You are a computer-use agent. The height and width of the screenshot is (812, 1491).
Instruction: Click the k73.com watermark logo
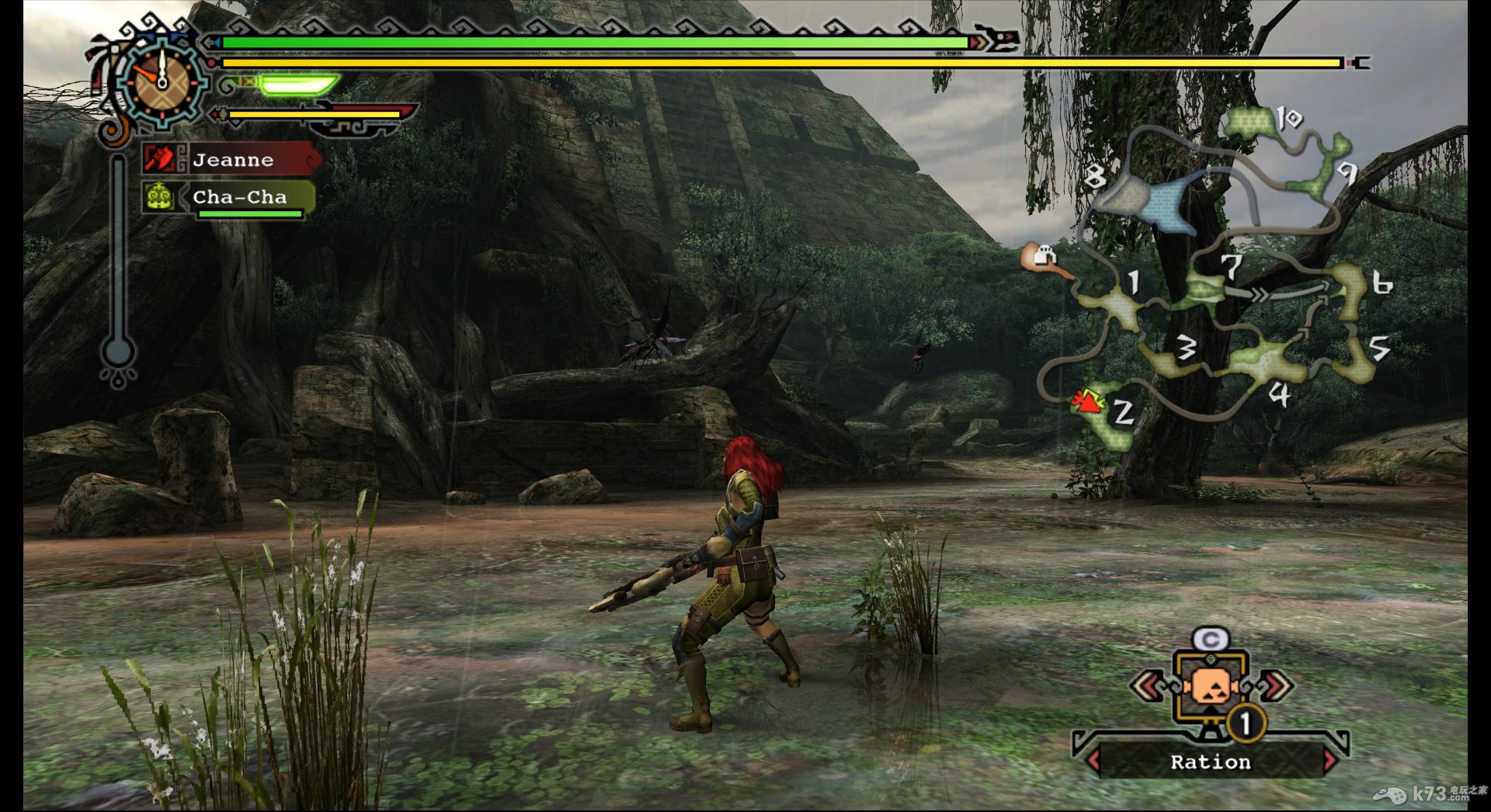[x=1430, y=793]
